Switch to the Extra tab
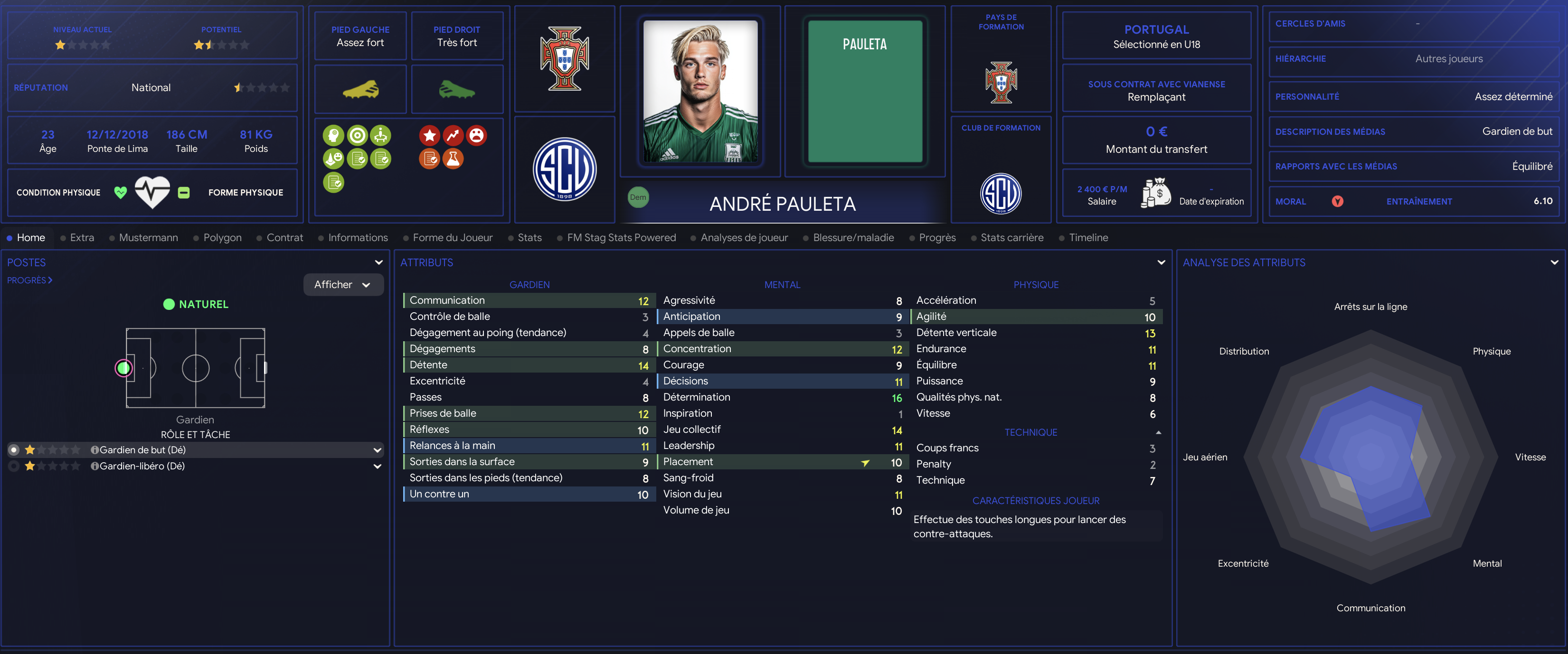 click(82, 237)
